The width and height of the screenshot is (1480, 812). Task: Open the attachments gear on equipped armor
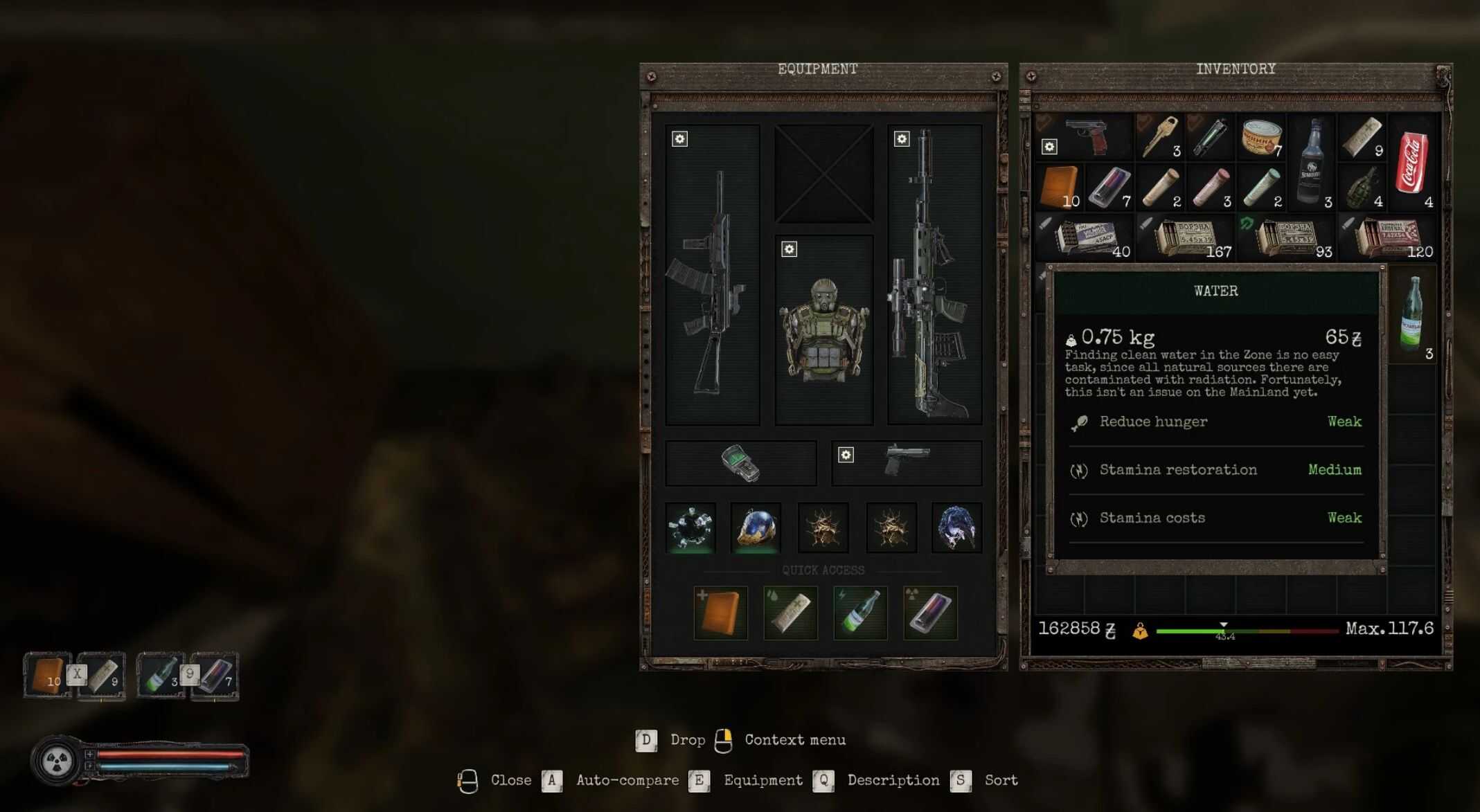pos(789,250)
